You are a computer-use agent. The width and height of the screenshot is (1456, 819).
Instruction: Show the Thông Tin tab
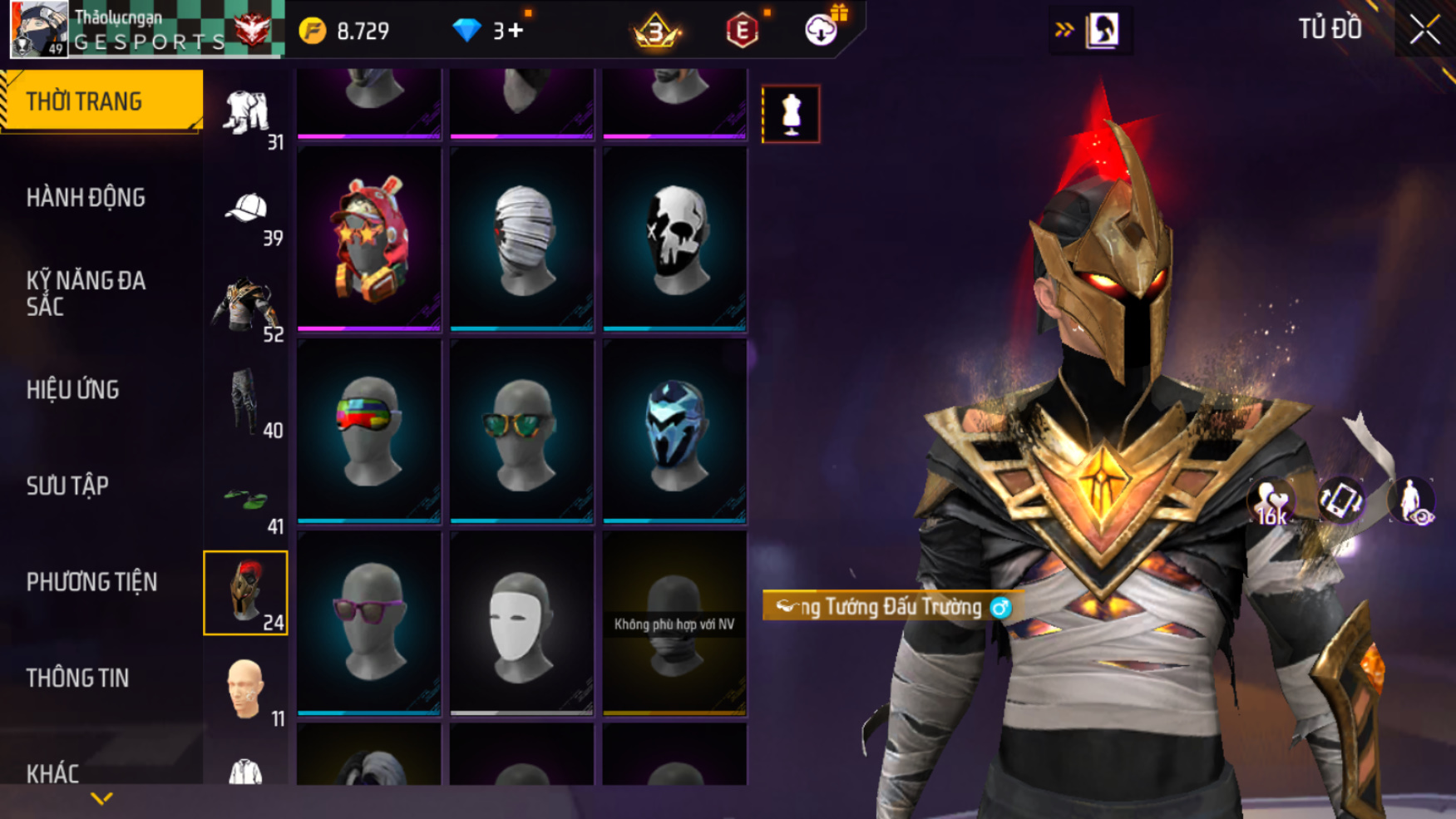click(77, 678)
